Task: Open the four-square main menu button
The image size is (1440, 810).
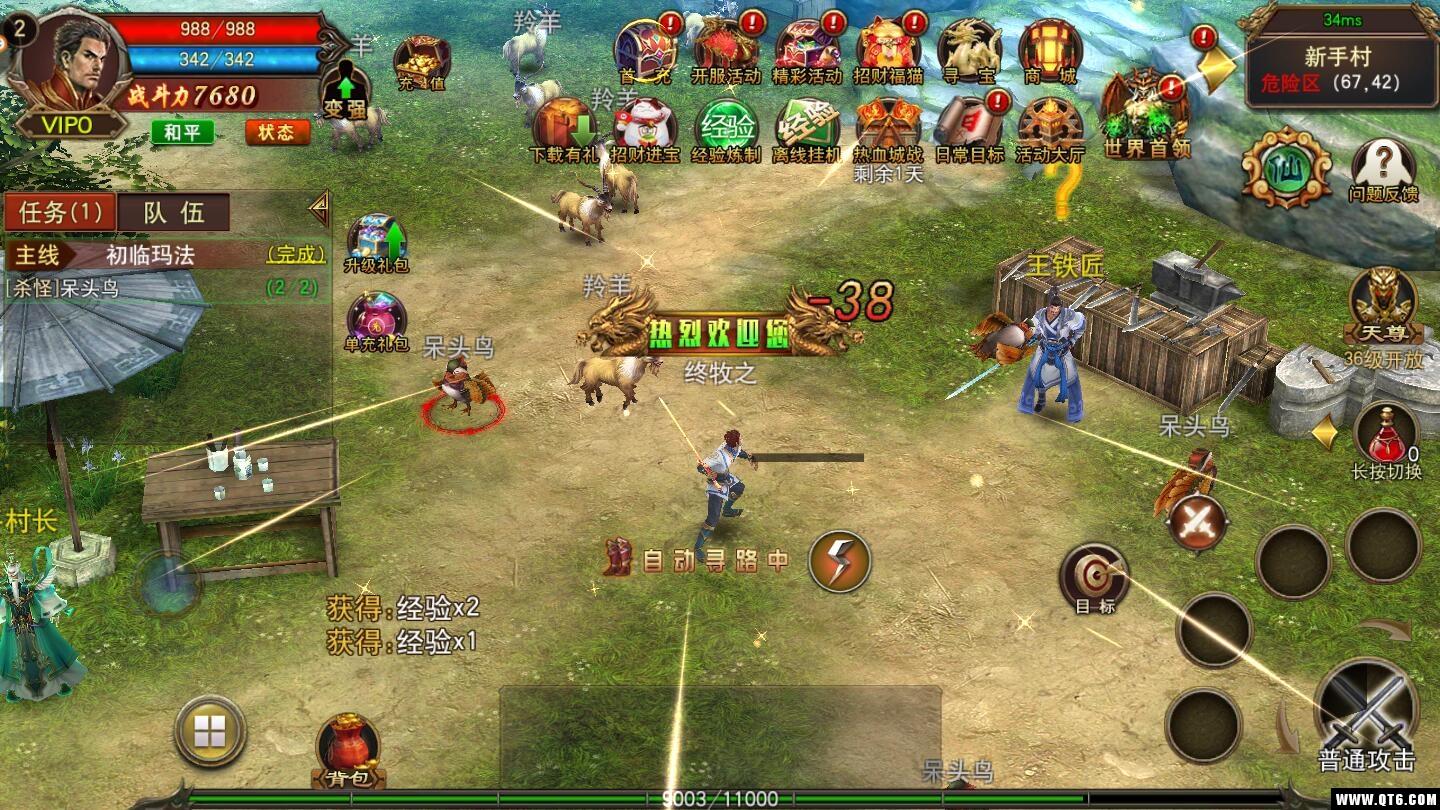Action: pos(210,732)
